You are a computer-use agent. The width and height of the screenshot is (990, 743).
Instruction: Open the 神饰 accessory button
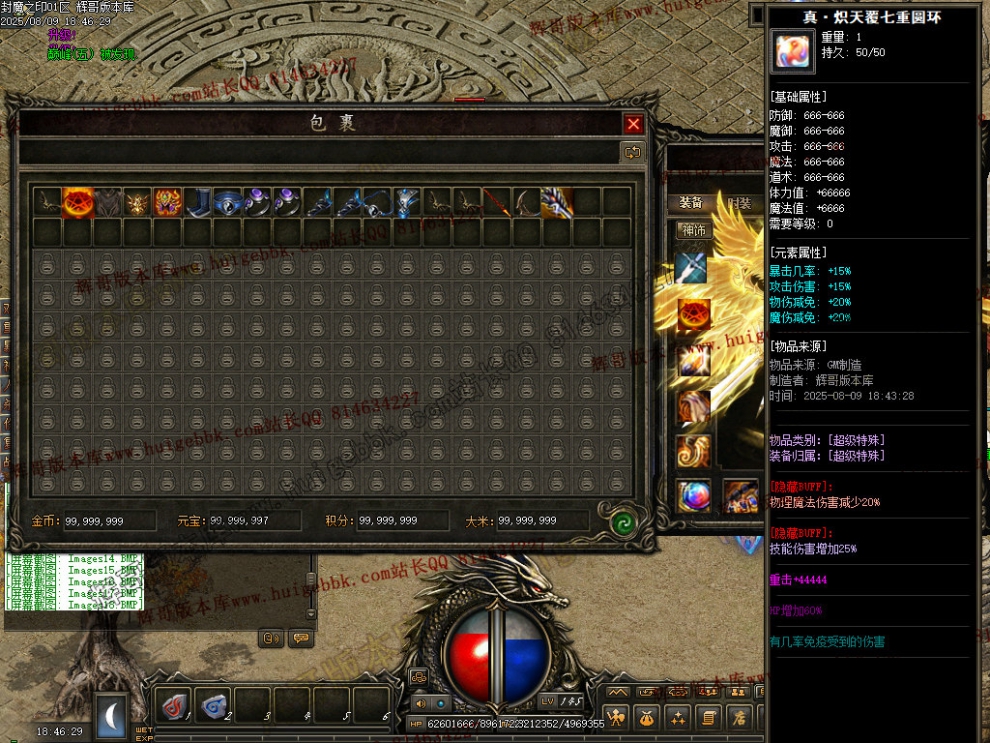tap(692, 230)
